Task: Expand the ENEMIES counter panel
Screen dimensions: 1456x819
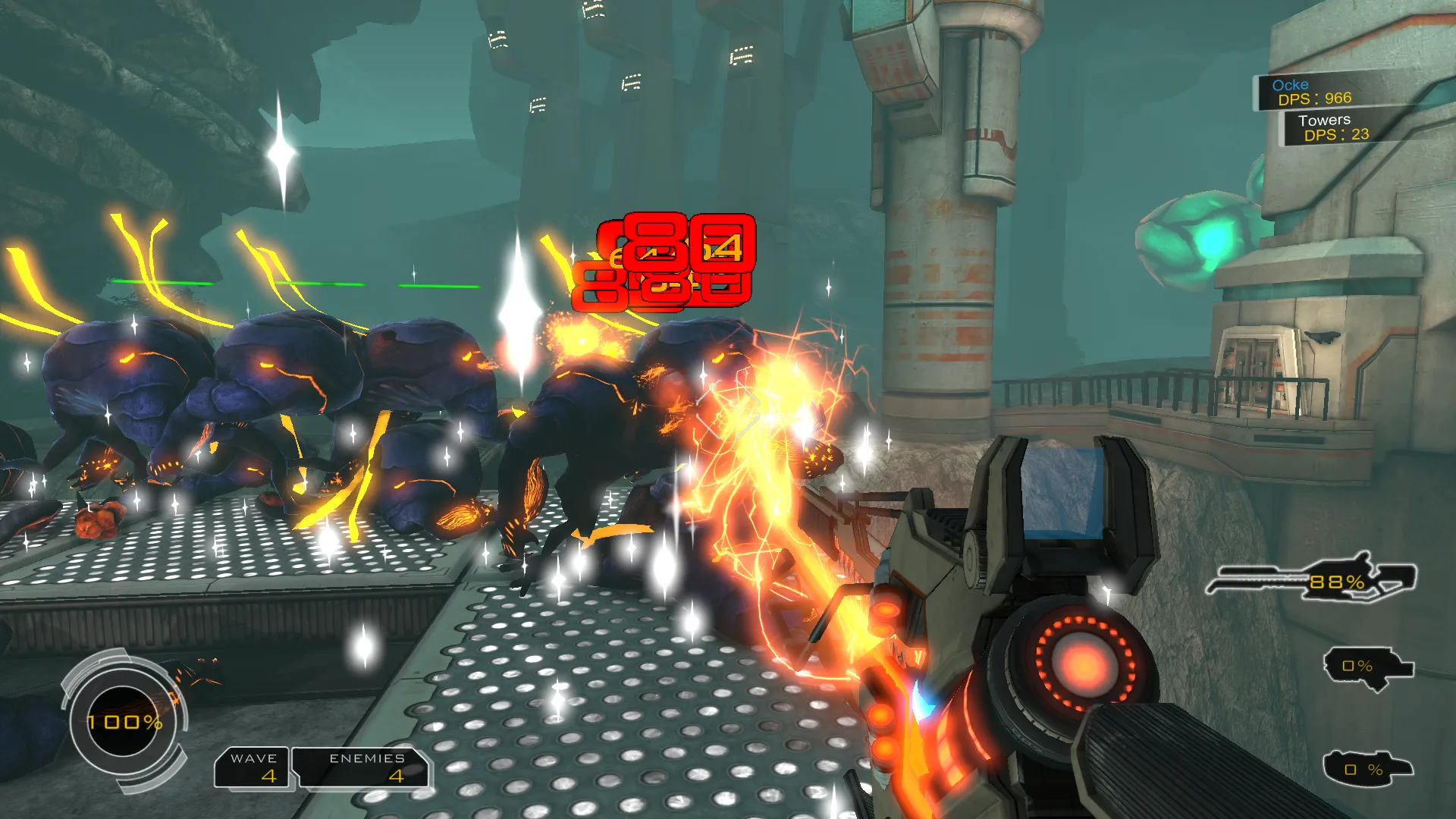Action: pyautogui.click(x=364, y=767)
